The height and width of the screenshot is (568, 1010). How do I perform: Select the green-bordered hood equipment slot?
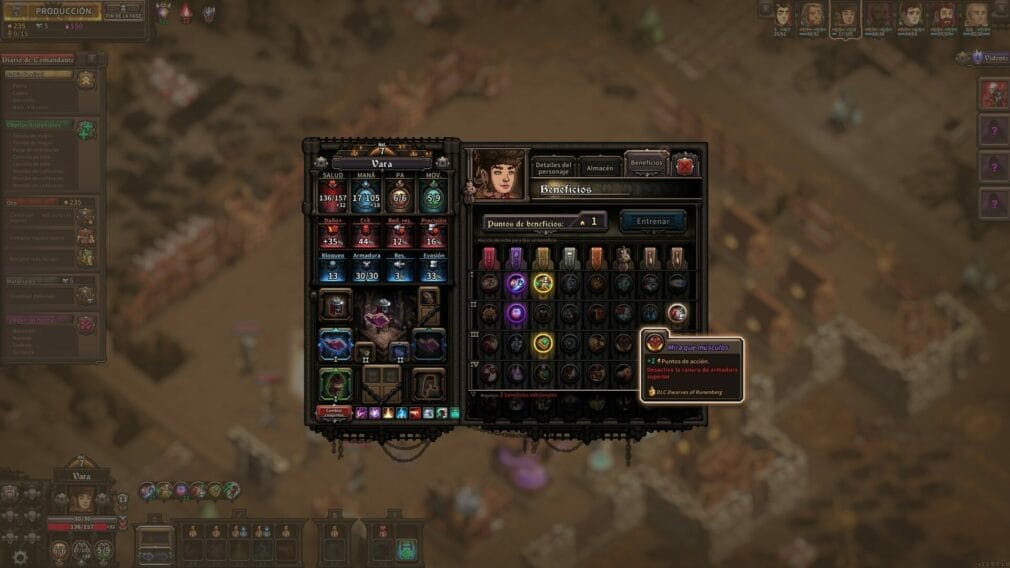pyautogui.click(x=336, y=383)
